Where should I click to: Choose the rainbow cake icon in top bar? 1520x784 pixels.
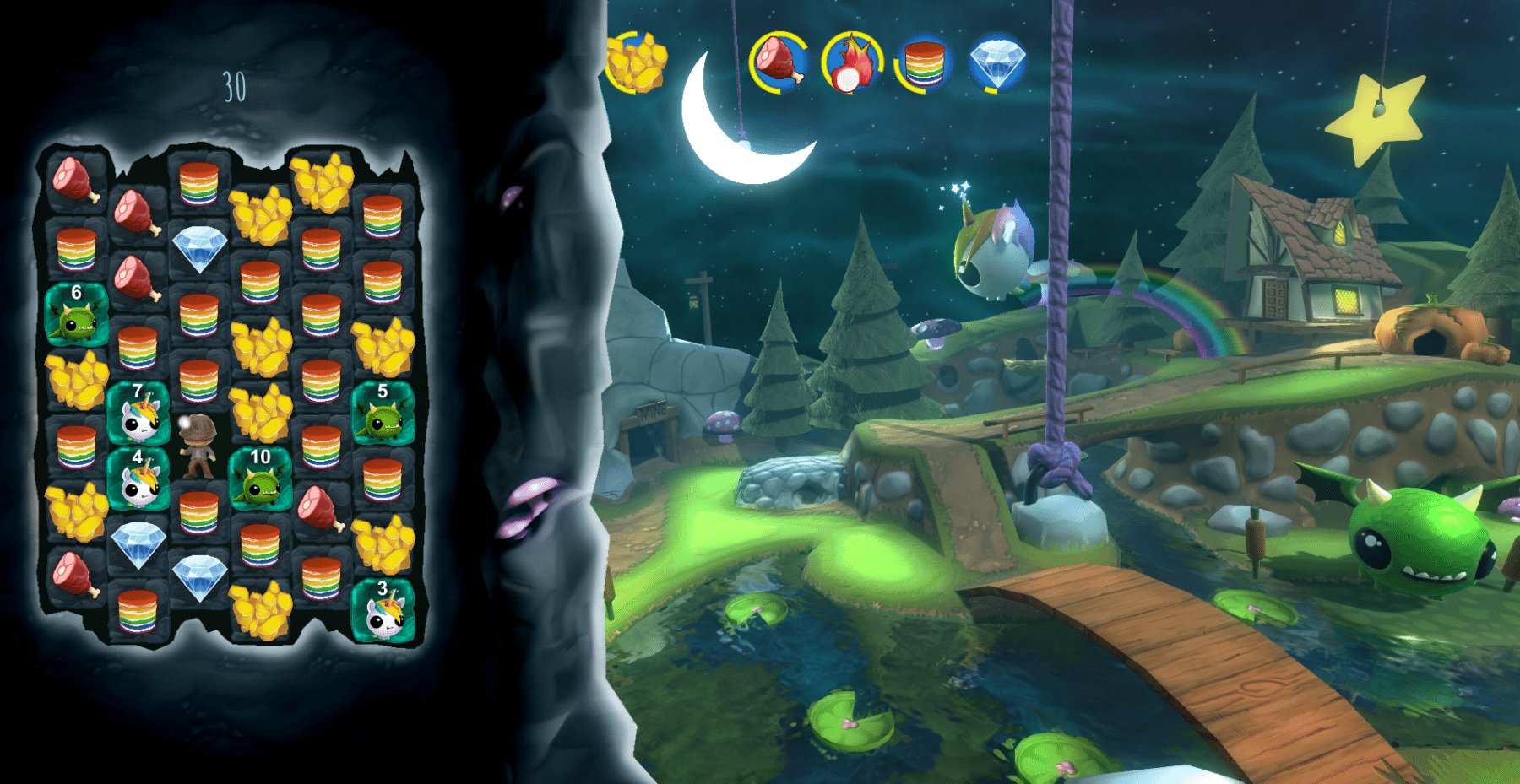pos(924,62)
